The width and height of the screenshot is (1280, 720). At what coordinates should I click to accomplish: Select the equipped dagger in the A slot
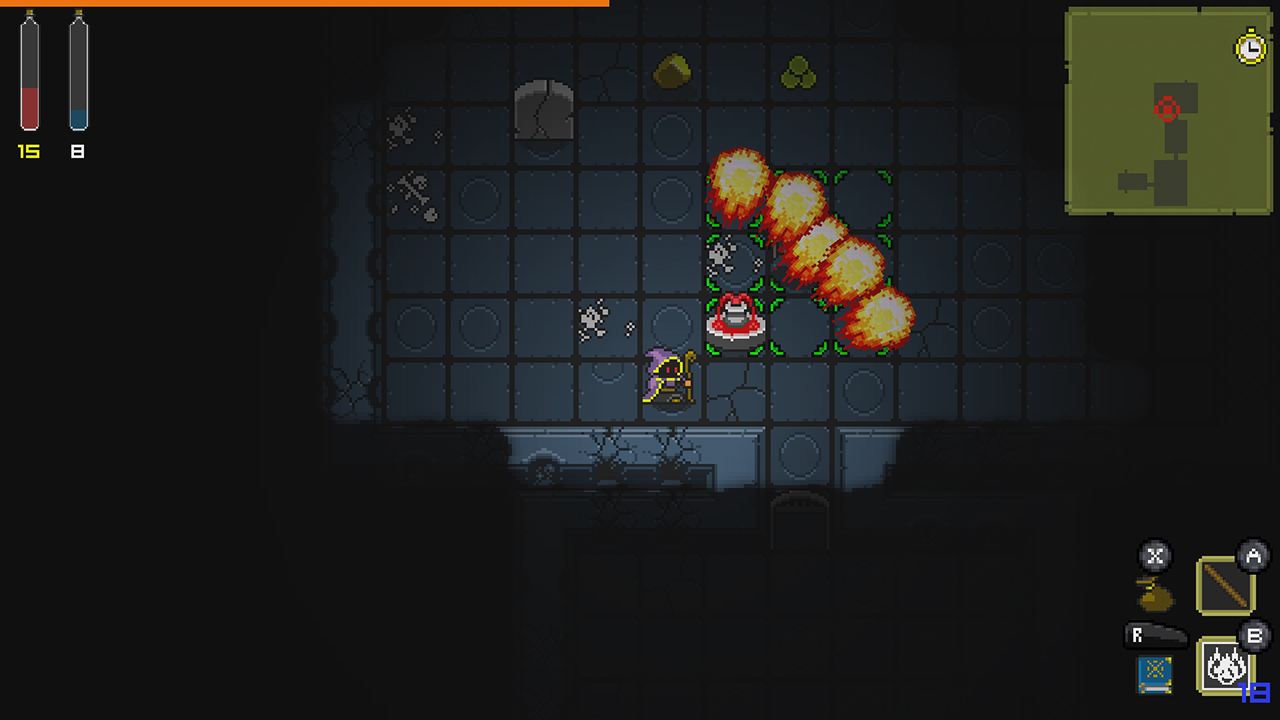point(1222,583)
